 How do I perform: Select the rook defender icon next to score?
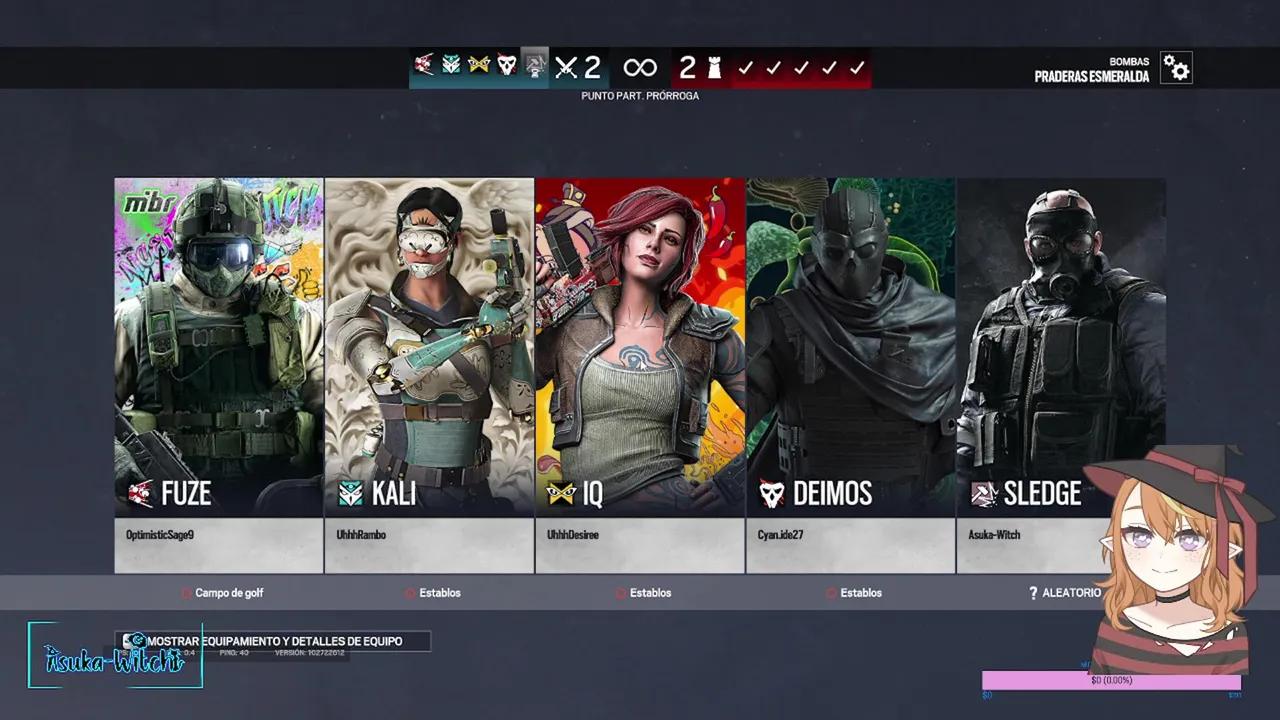click(712, 66)
